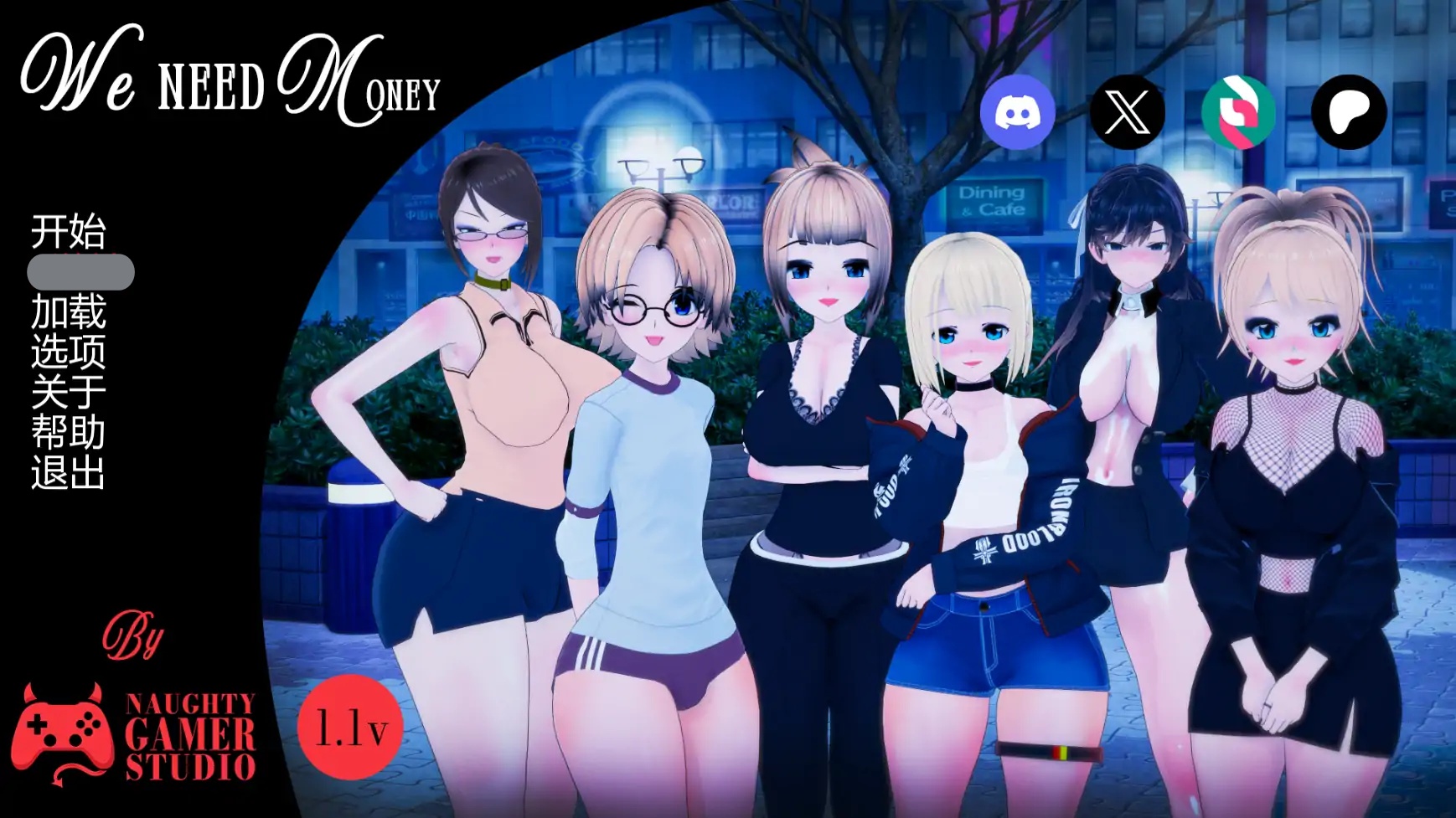
Task: Open the Discord community icon
Action: click(x=1017, y=111)
